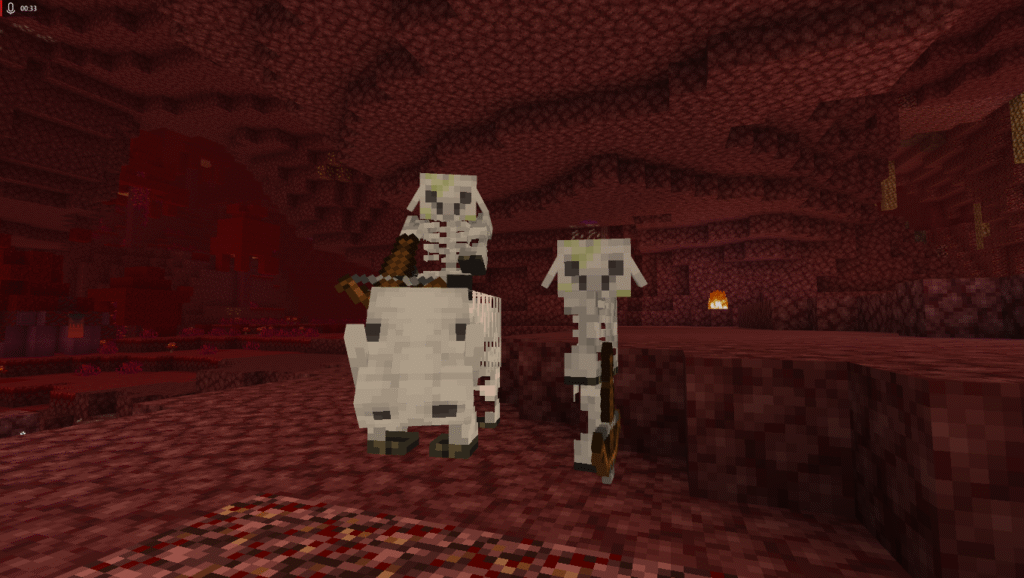Click the microphone icon in the recording overlay
1024x578 pixels.
9,8
